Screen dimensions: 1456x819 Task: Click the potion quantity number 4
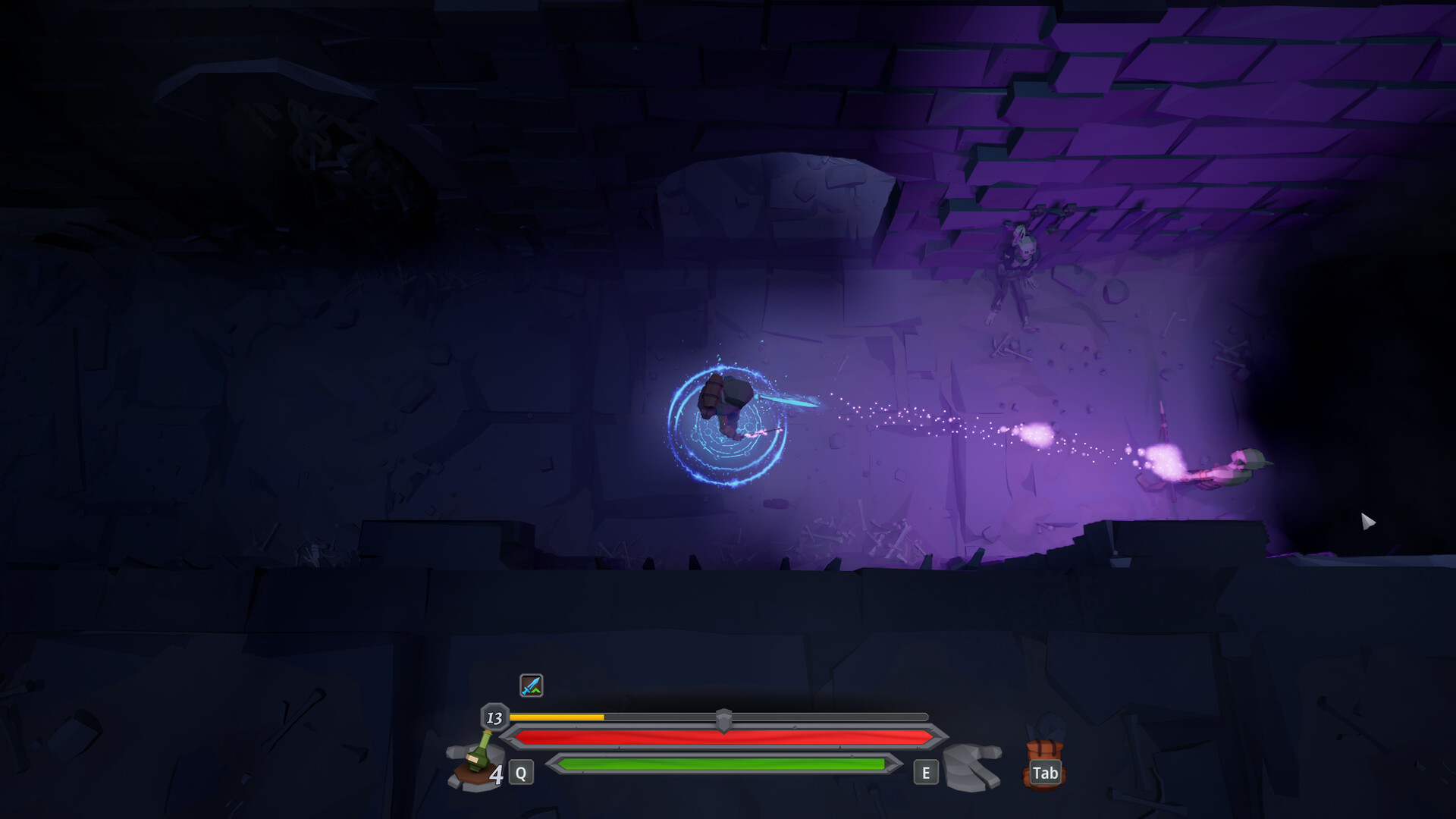tap(497, 775)
